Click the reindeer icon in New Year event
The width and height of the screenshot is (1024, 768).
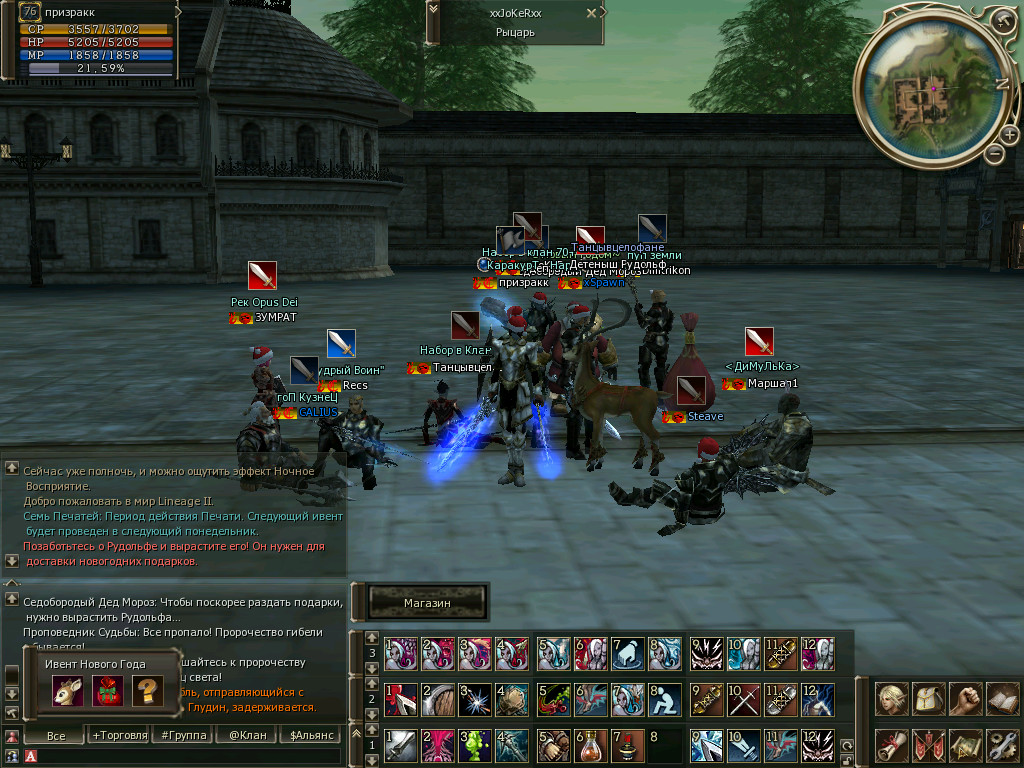click(67, 691)
